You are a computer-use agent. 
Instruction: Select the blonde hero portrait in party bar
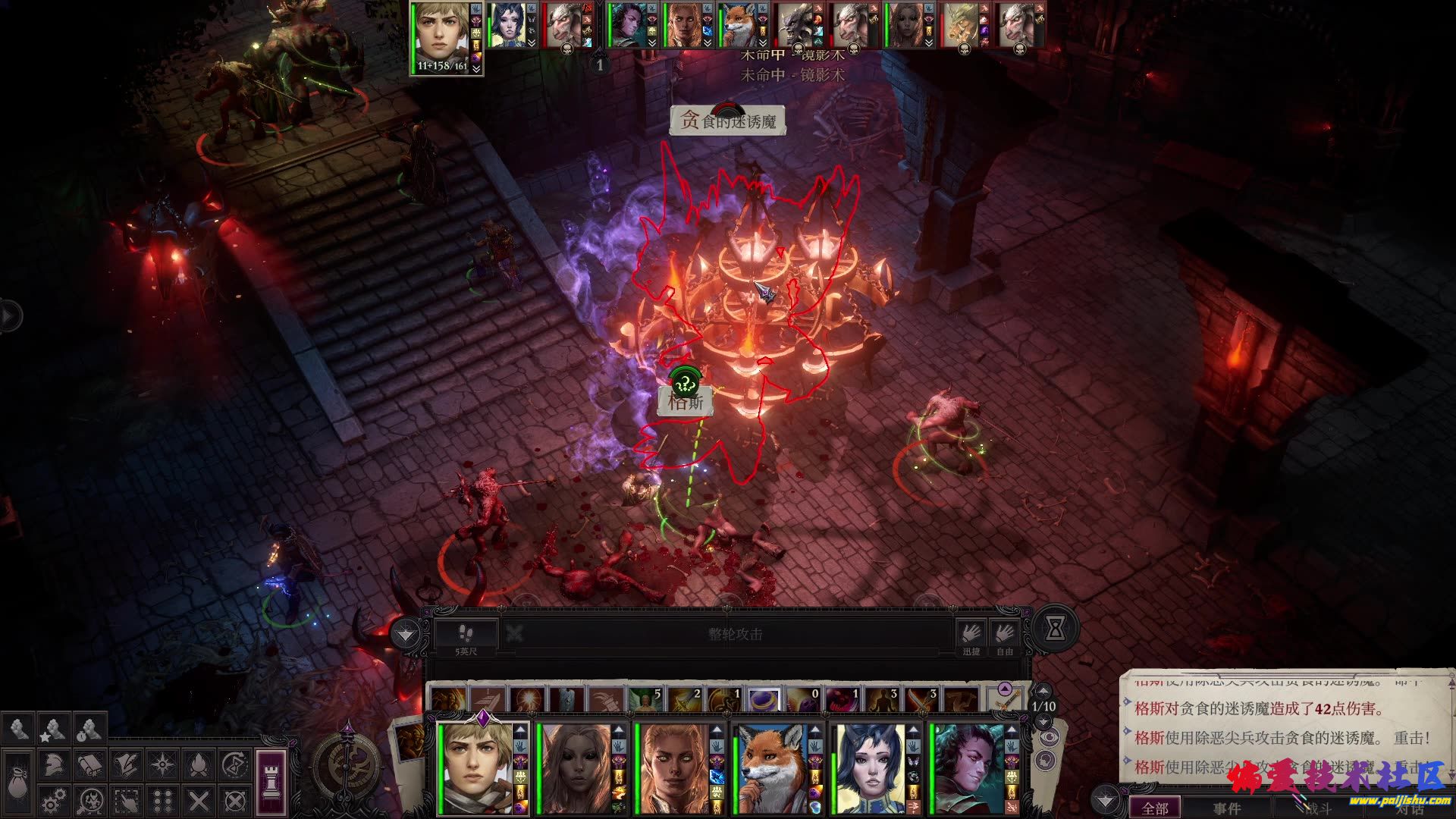click(479, 767)
